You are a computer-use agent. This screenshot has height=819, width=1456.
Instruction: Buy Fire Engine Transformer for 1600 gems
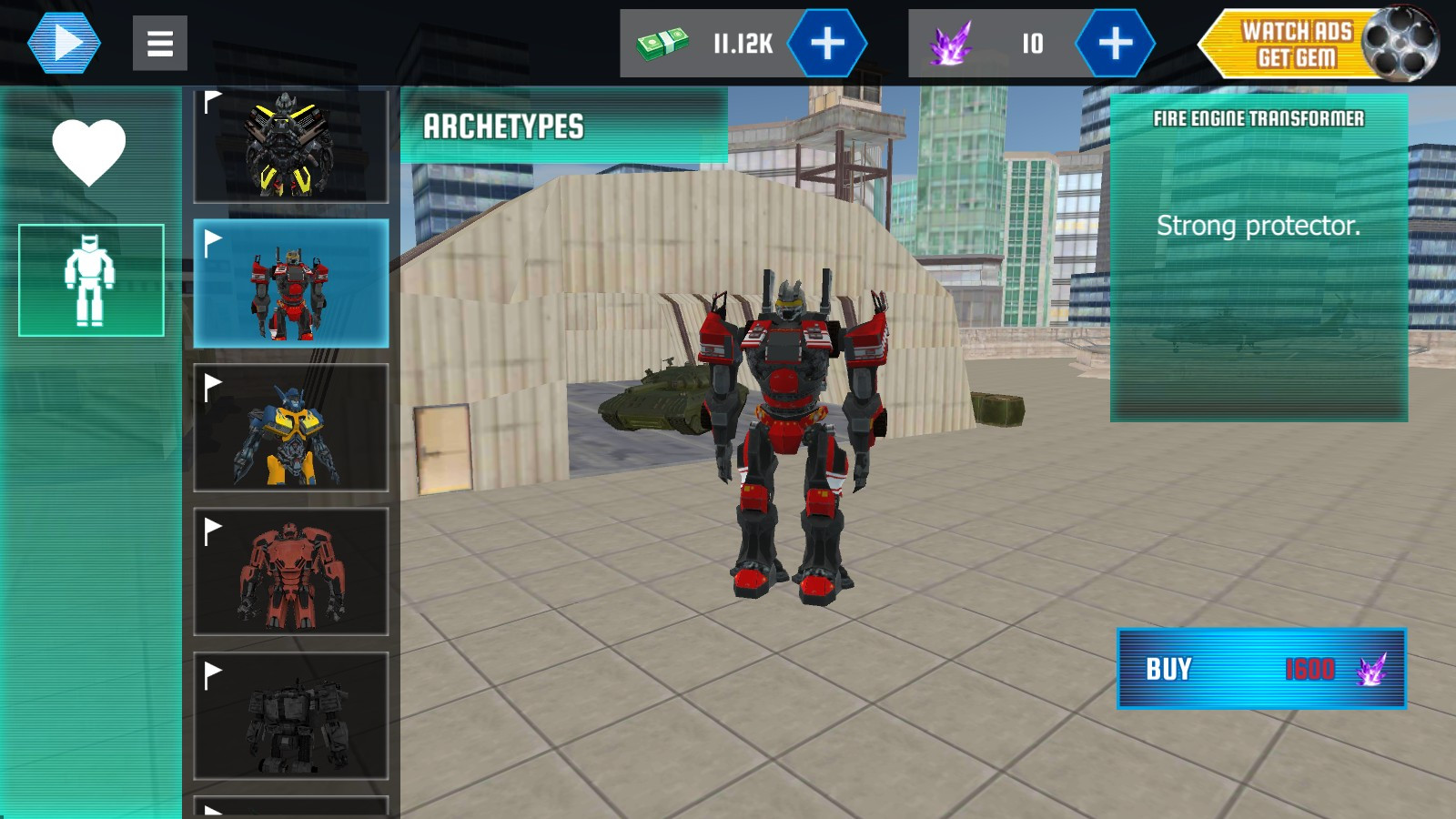coord(1261,669)
